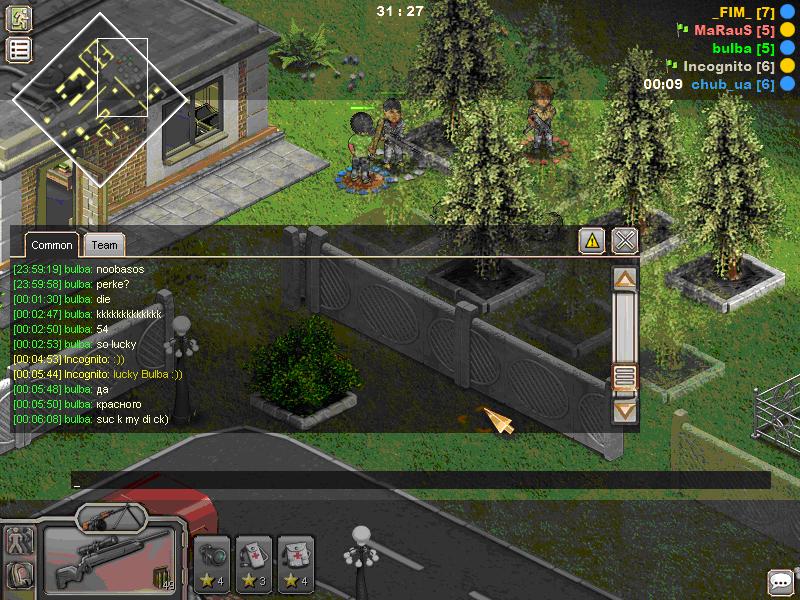Click the chat scroll down arrow
The image size is (800, 600).
tap(625, 409)
